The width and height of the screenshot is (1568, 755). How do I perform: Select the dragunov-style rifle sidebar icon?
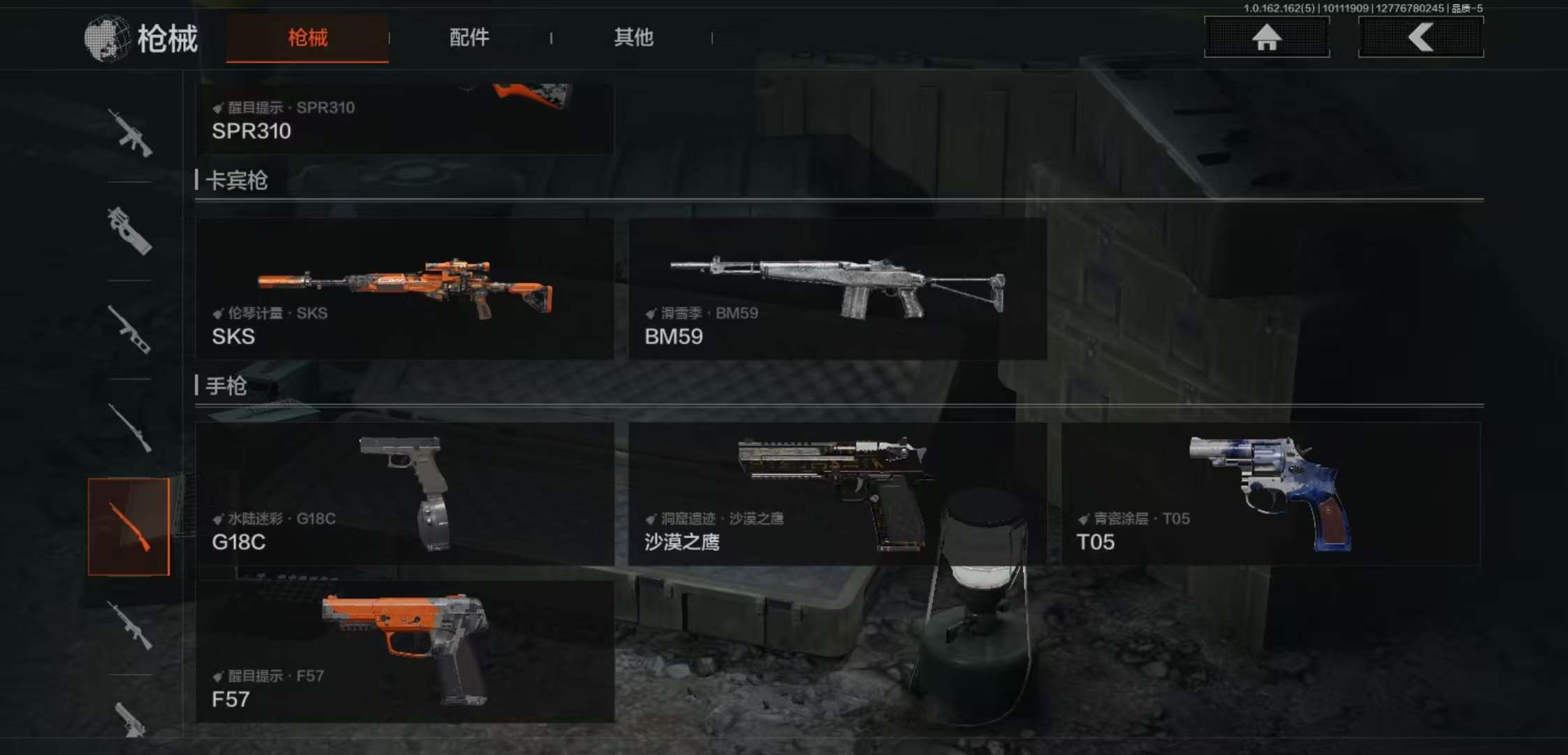click(x=130, y=329)
